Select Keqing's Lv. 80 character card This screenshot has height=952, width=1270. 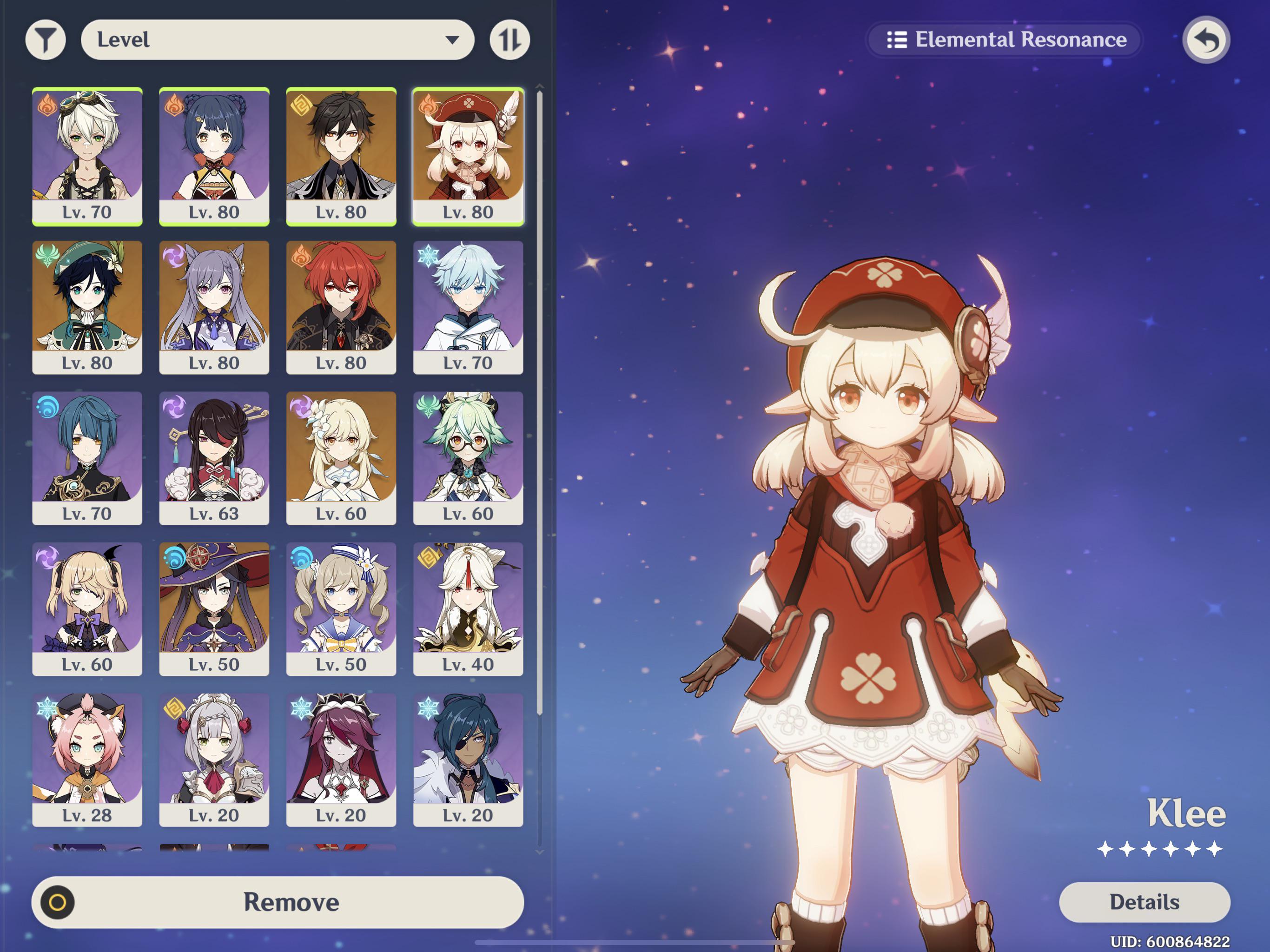(x=214, y=307)
